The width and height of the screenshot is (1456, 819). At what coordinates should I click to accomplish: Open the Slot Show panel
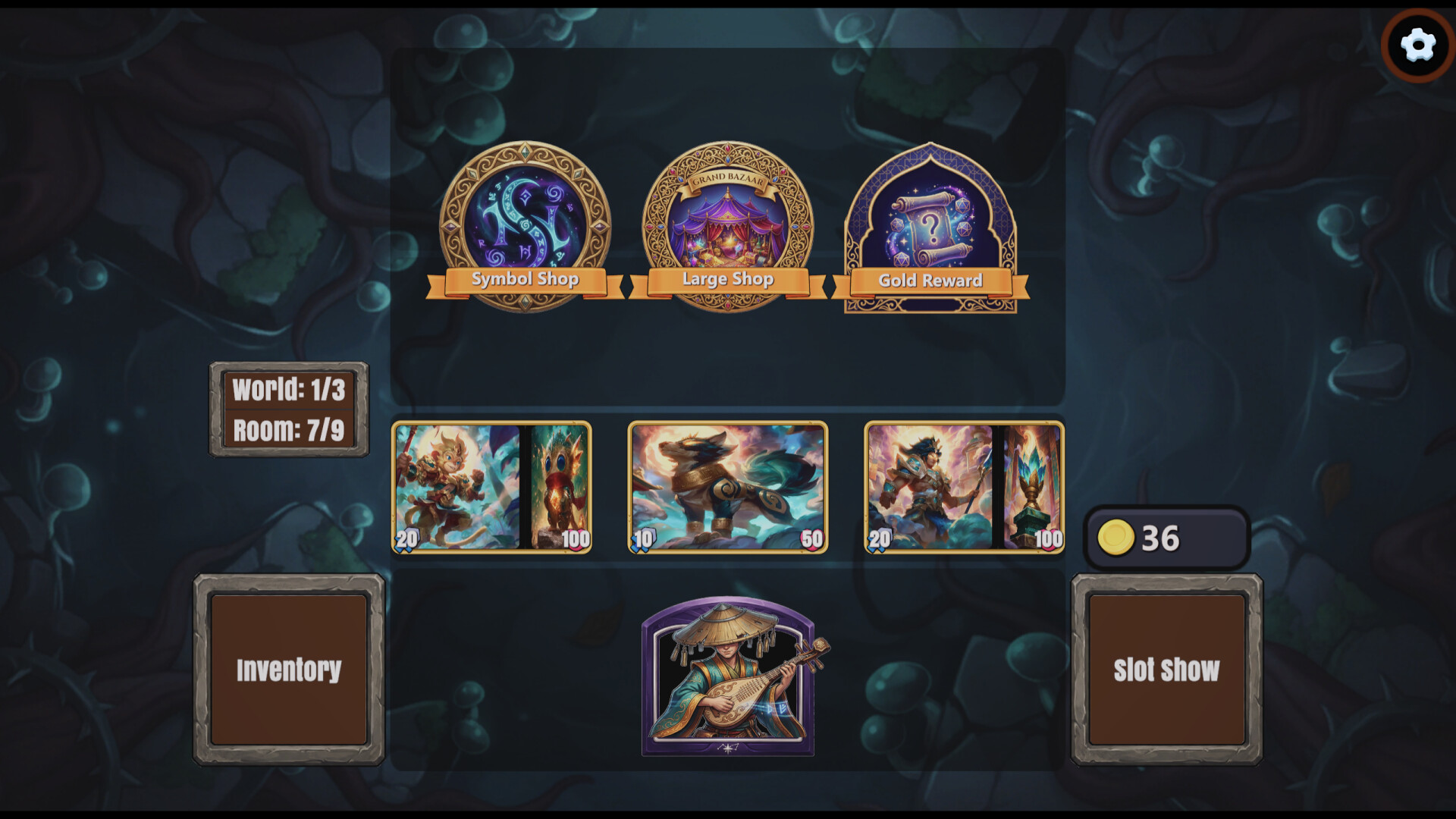1166,670
